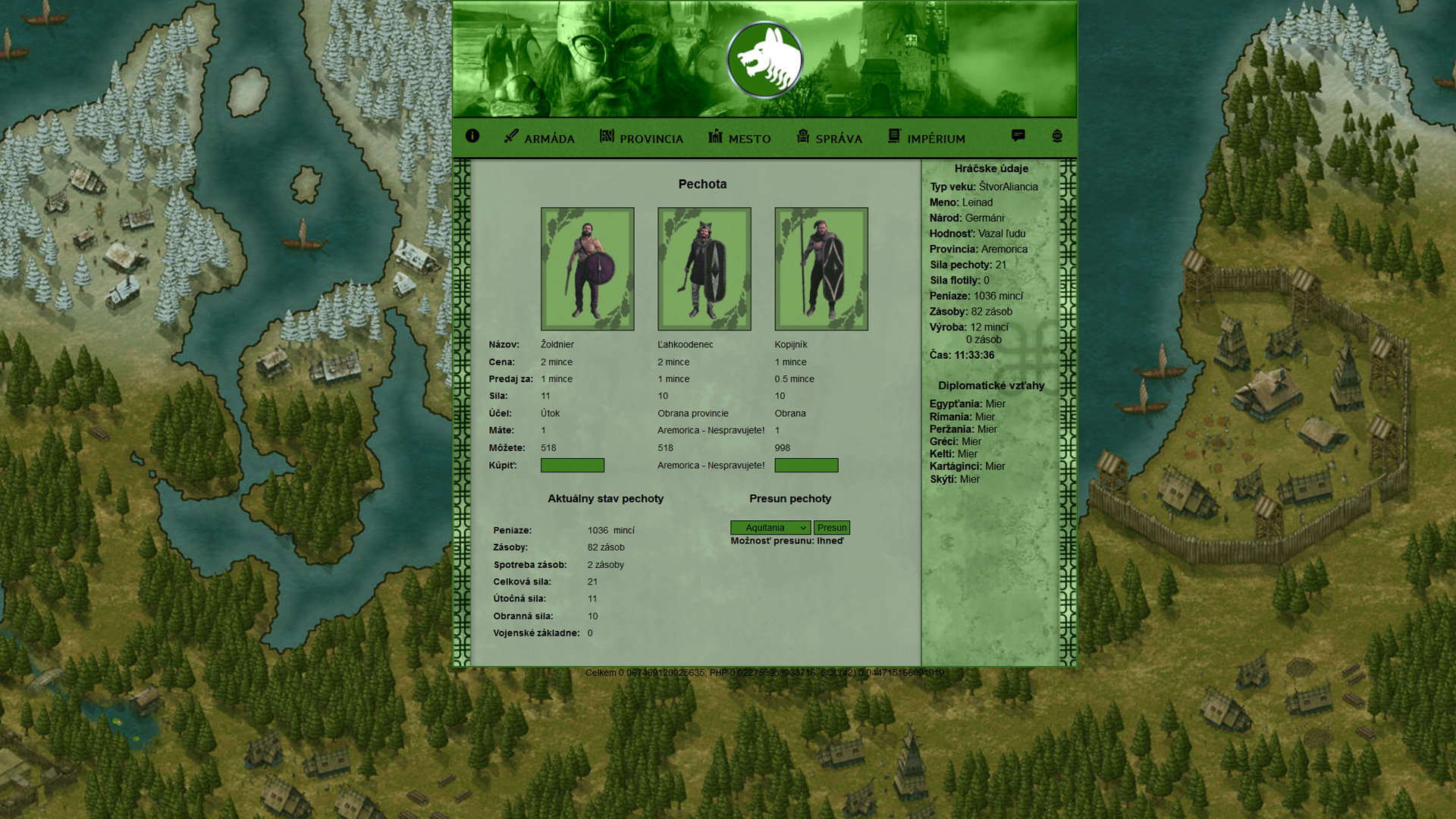Viewport: 1456px width, 819px height.
Task: Focus the Žoldnier purchase amount field
Action: click(x=573, y=466)
